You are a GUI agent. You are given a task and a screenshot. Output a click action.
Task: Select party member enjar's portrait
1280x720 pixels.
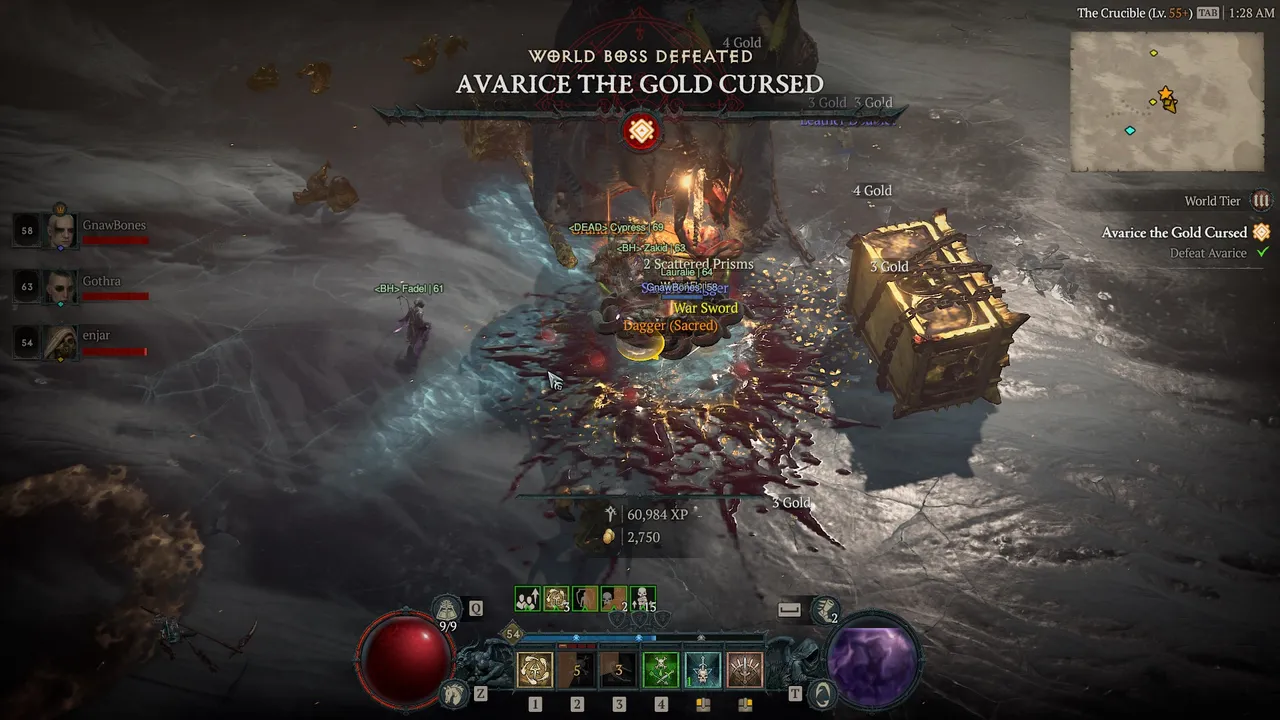62,343
